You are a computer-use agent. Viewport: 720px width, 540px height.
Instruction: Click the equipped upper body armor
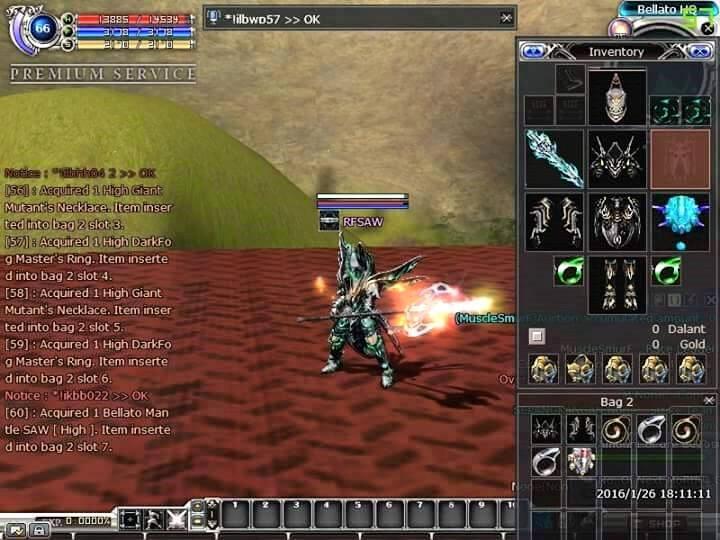(x=617, y=158)
